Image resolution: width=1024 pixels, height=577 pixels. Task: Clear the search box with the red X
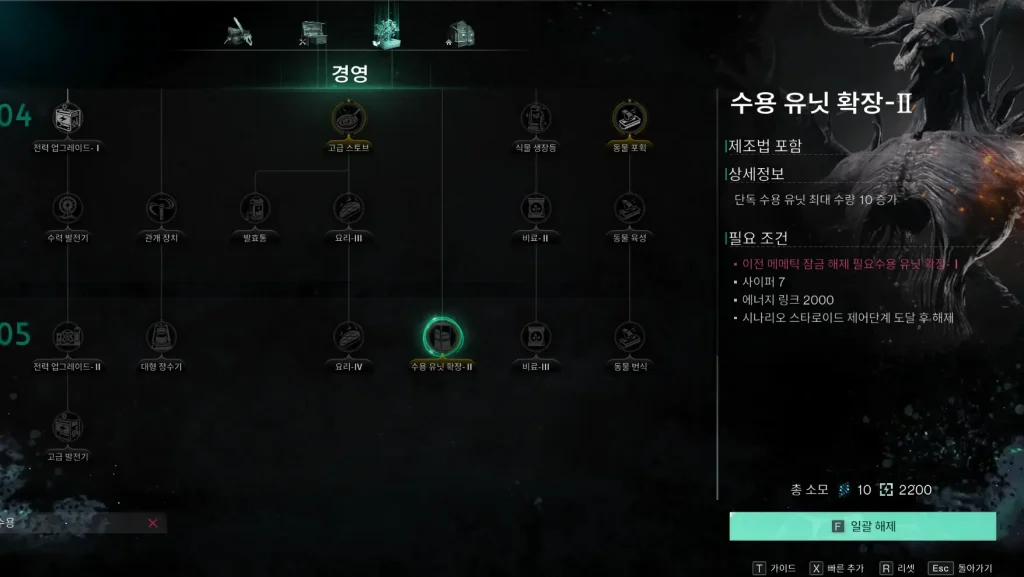pos(152,523)
